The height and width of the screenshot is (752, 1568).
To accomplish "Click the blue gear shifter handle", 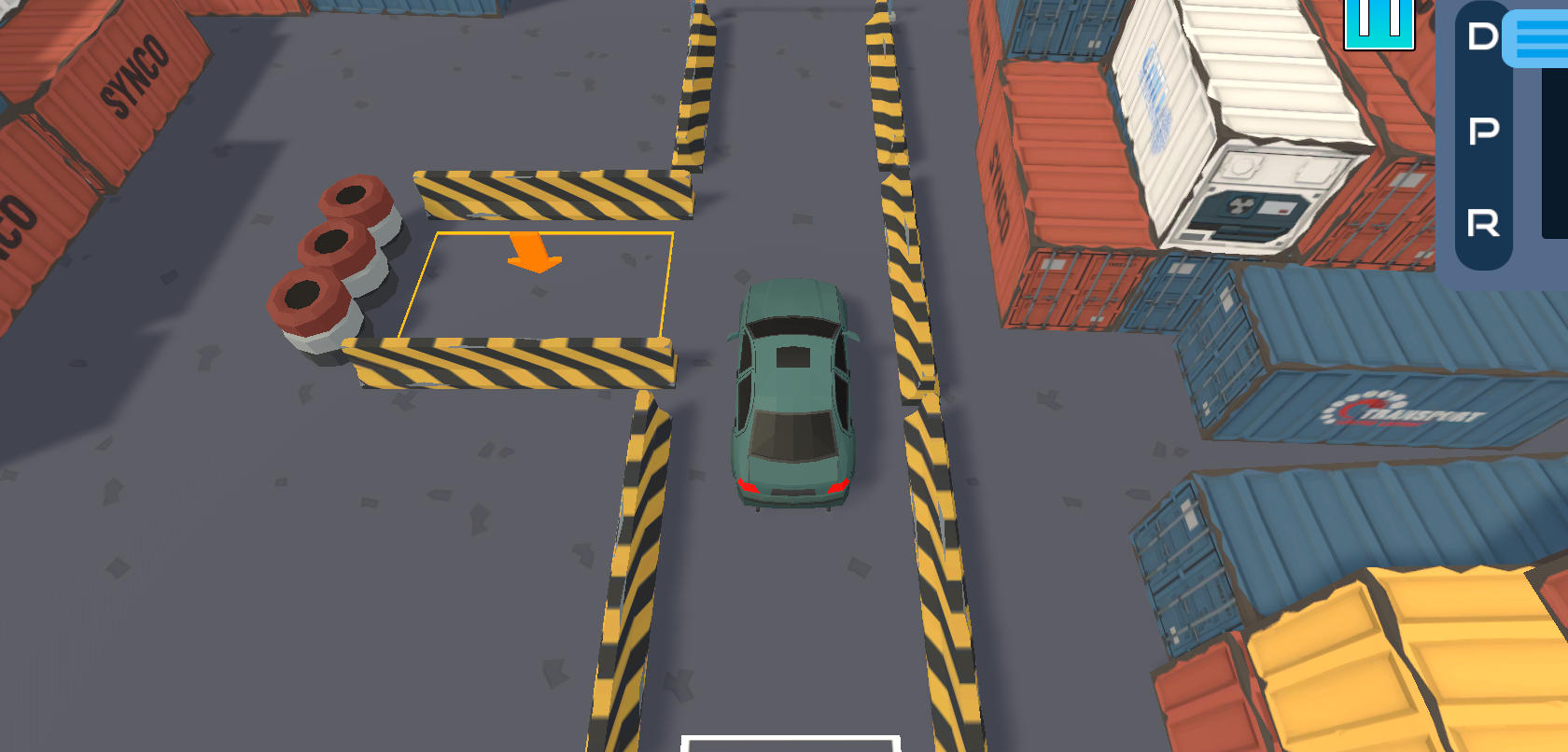I will coord(1534,39).
